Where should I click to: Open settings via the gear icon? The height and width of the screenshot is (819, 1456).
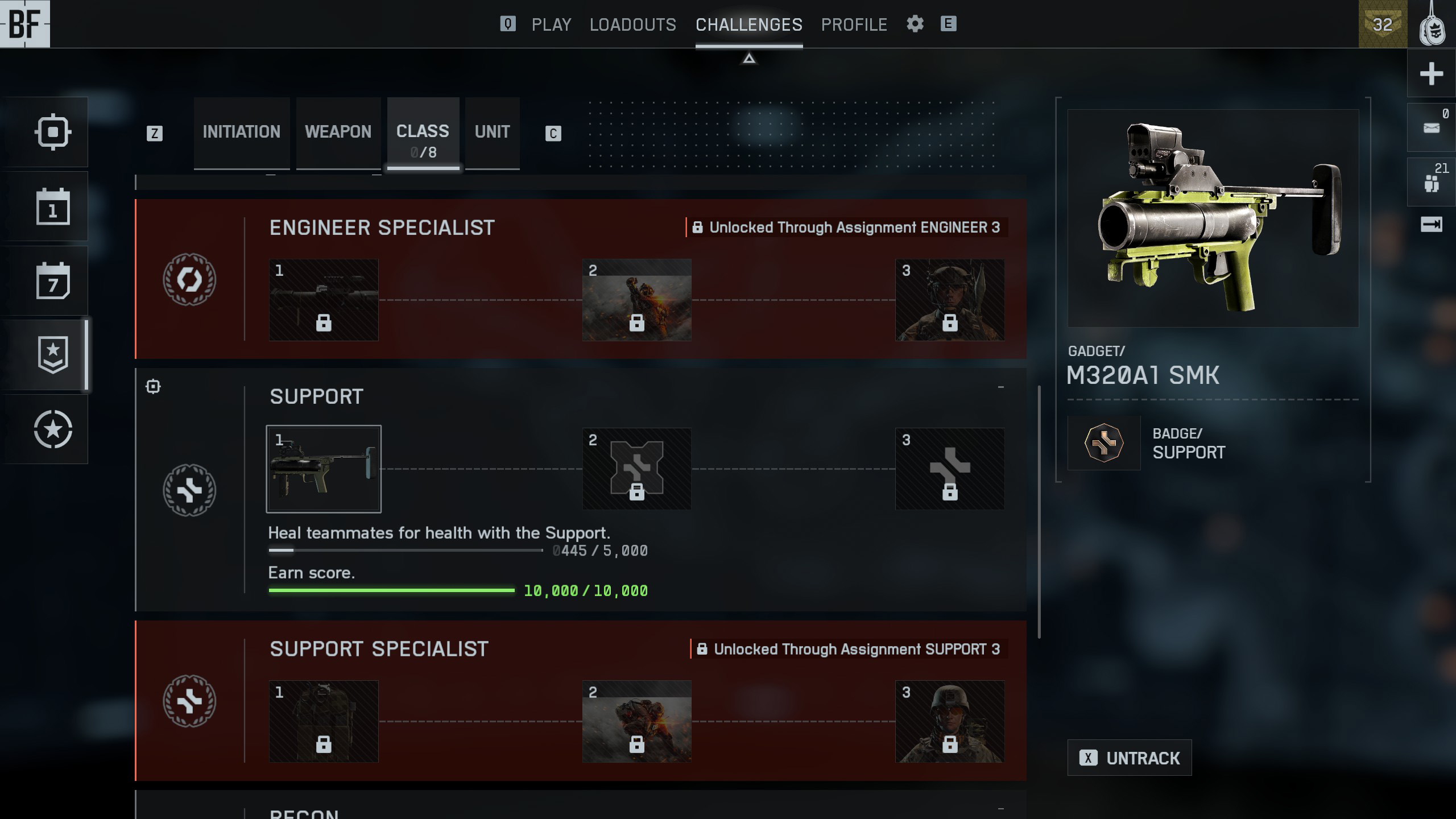[915, 24]
